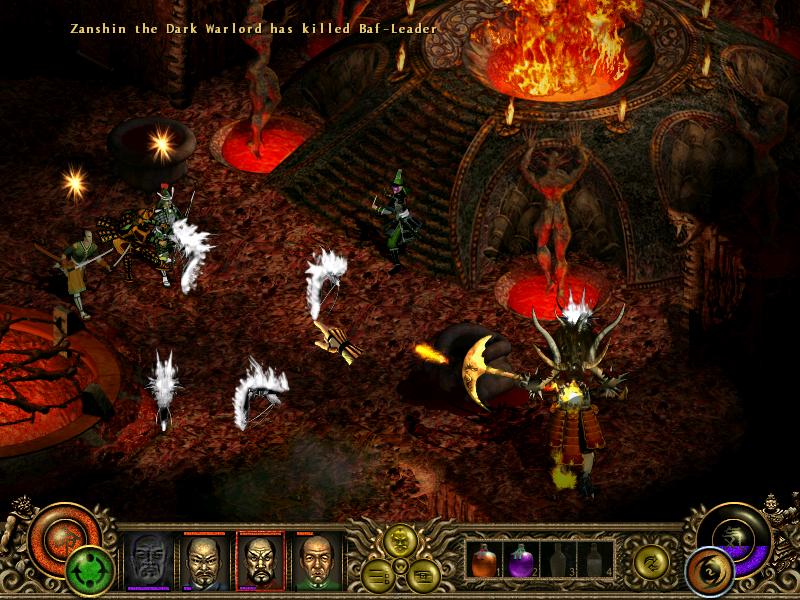Viewport: 800px width, 600px height.
Task: Select the hero portrait with green collar
Action: [316, 561]
